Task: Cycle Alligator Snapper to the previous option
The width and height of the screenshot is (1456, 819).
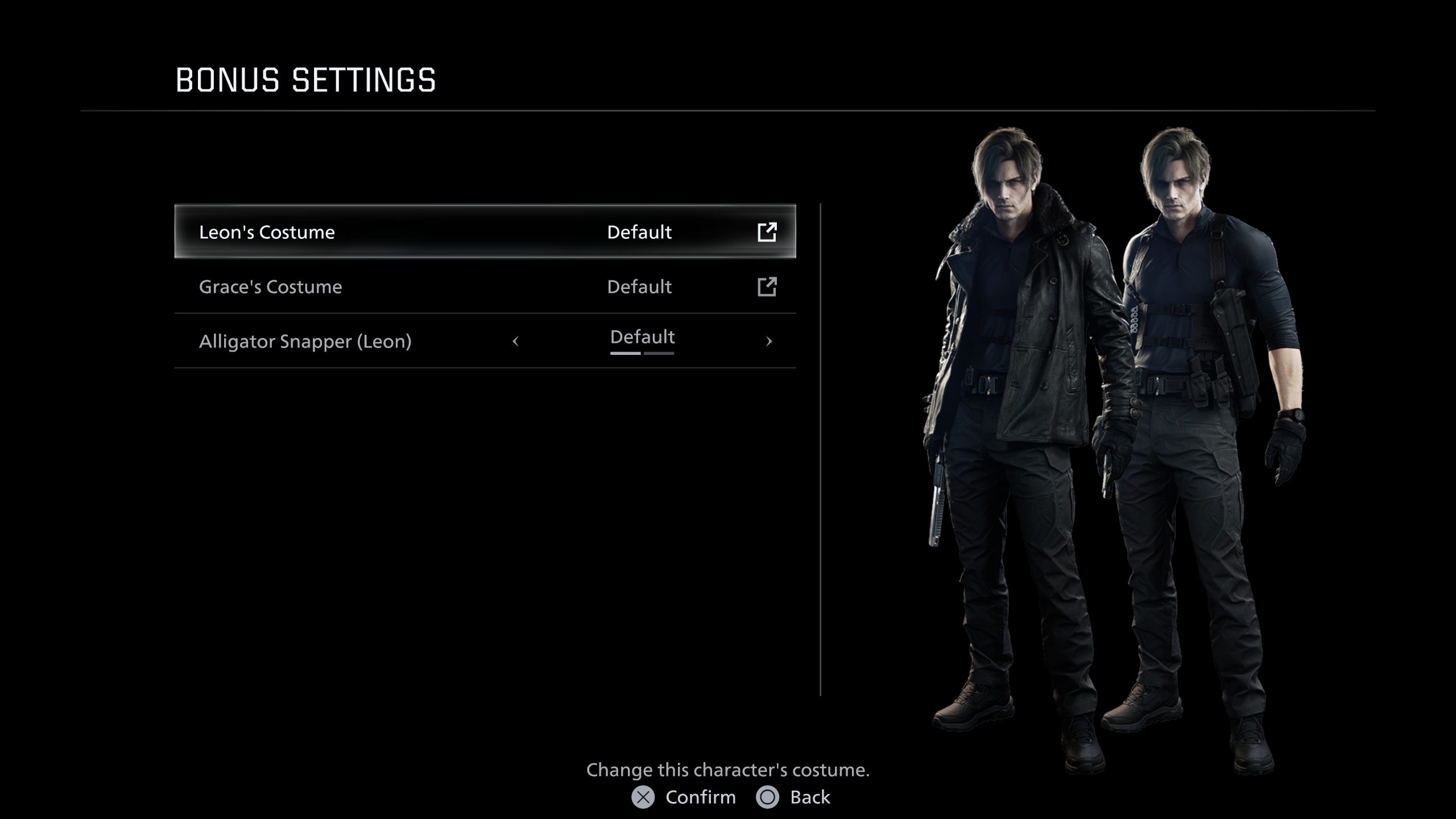Action: tap(516, 341)
